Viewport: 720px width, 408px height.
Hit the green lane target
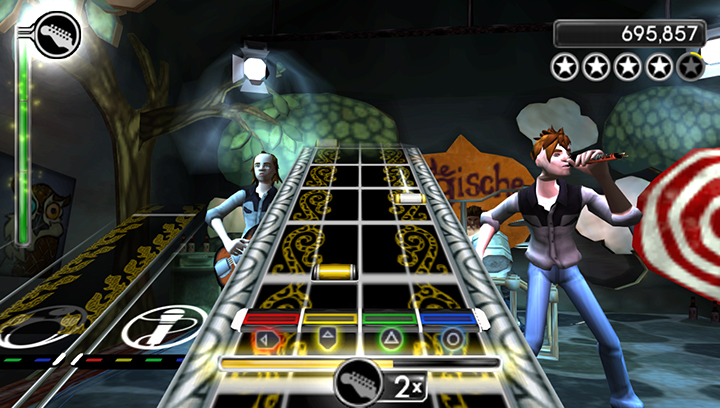point(392,338)
